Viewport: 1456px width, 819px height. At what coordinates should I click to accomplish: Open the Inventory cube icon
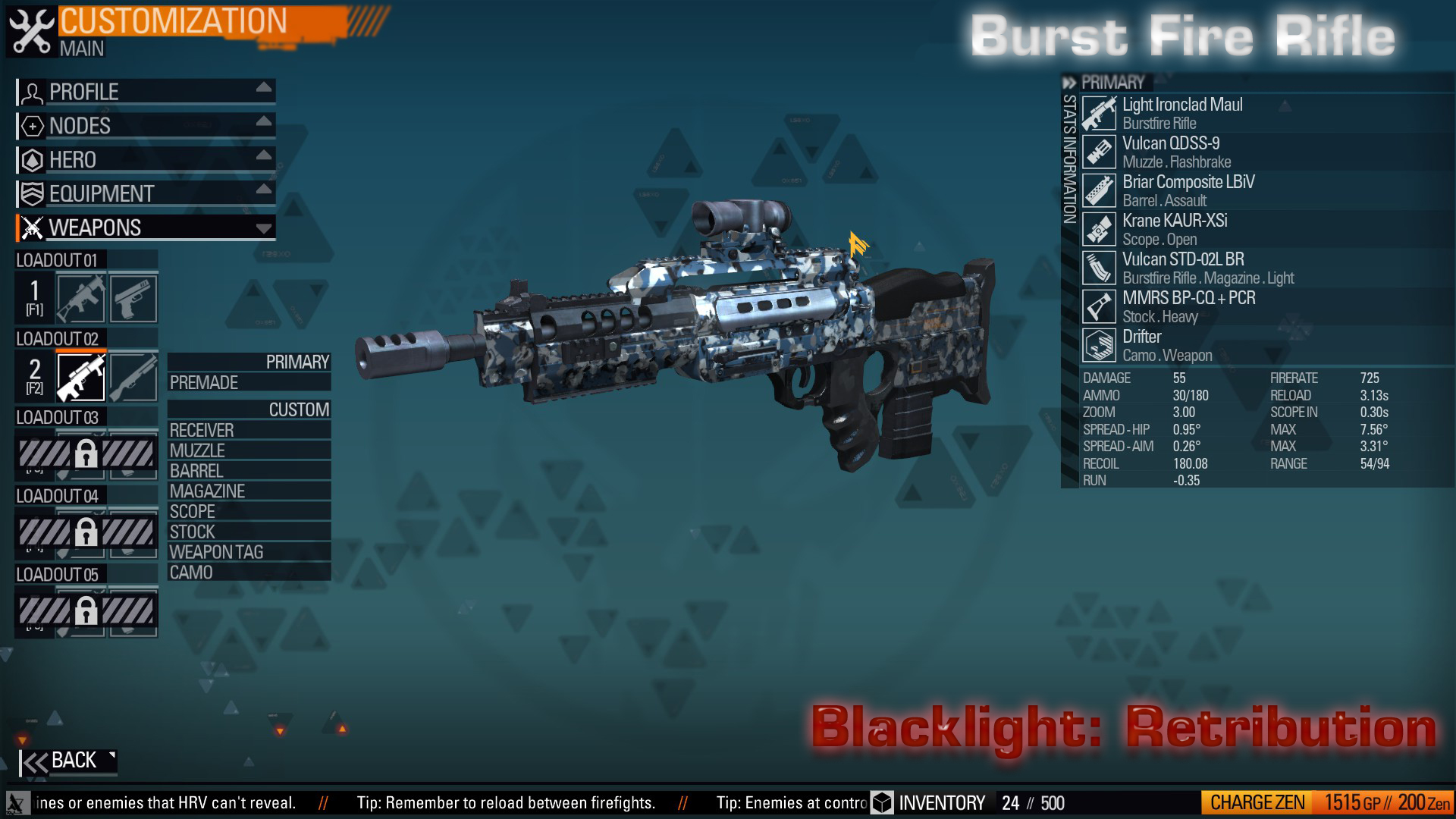881,802
